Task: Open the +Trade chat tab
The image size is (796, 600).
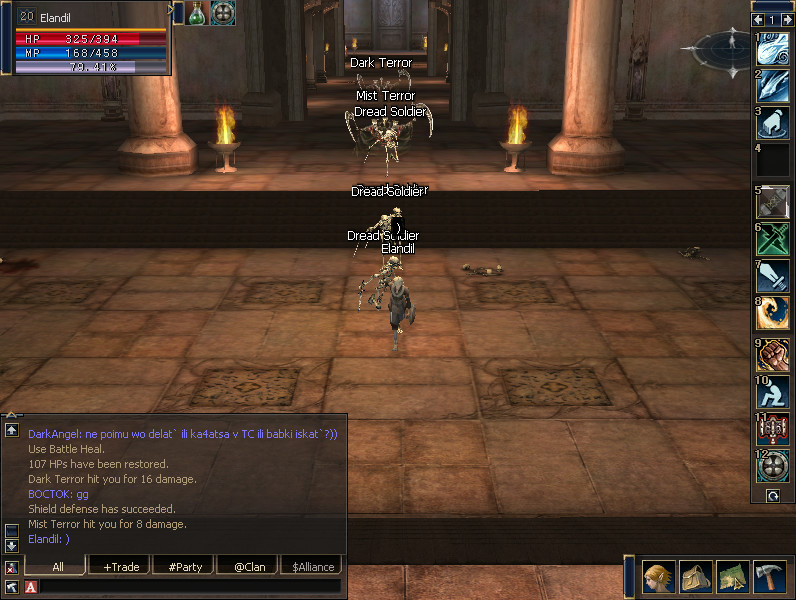Action: click(121, 567)
